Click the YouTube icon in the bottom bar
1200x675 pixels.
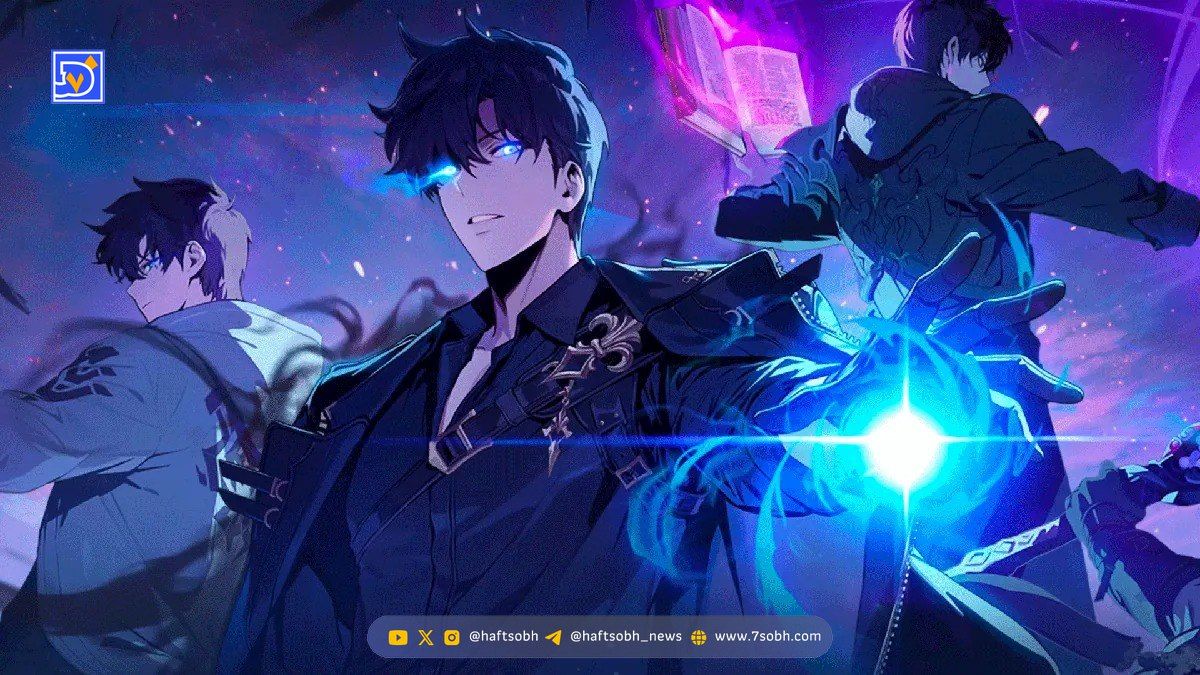pos(398,637)
